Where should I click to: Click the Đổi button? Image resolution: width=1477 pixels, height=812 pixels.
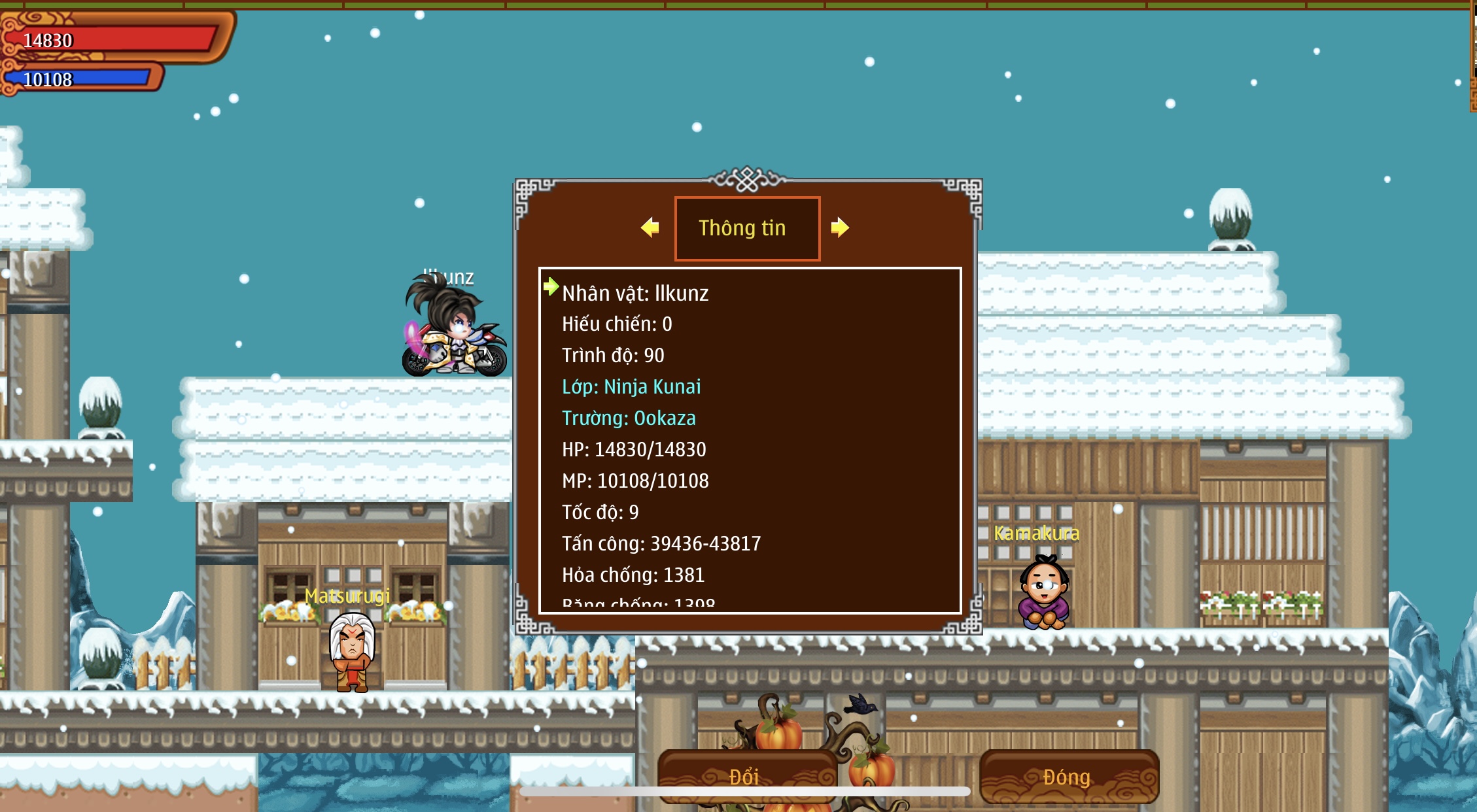[746, 777]
